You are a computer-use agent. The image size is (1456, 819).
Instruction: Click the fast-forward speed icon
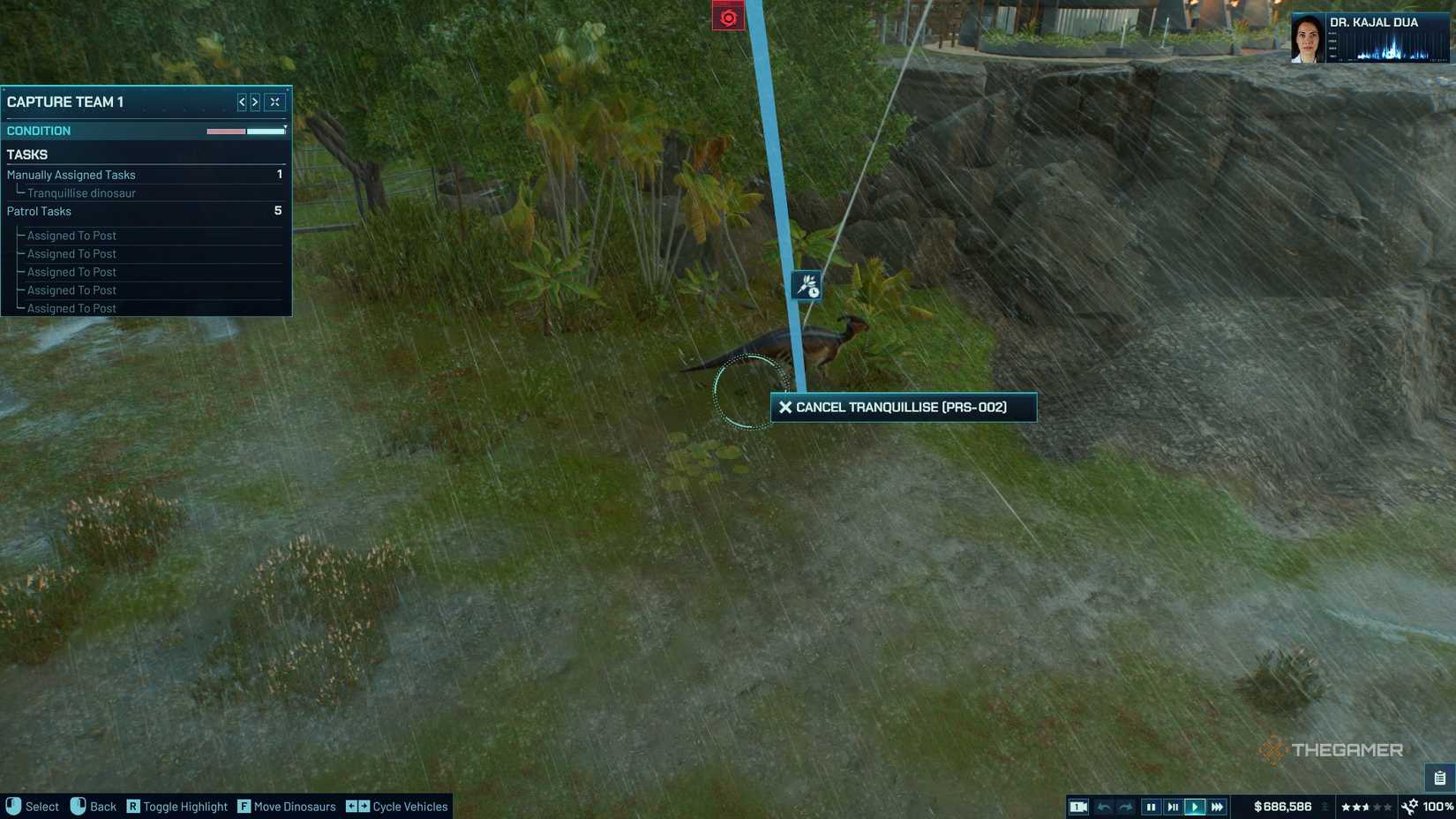tap(1218, 806)
